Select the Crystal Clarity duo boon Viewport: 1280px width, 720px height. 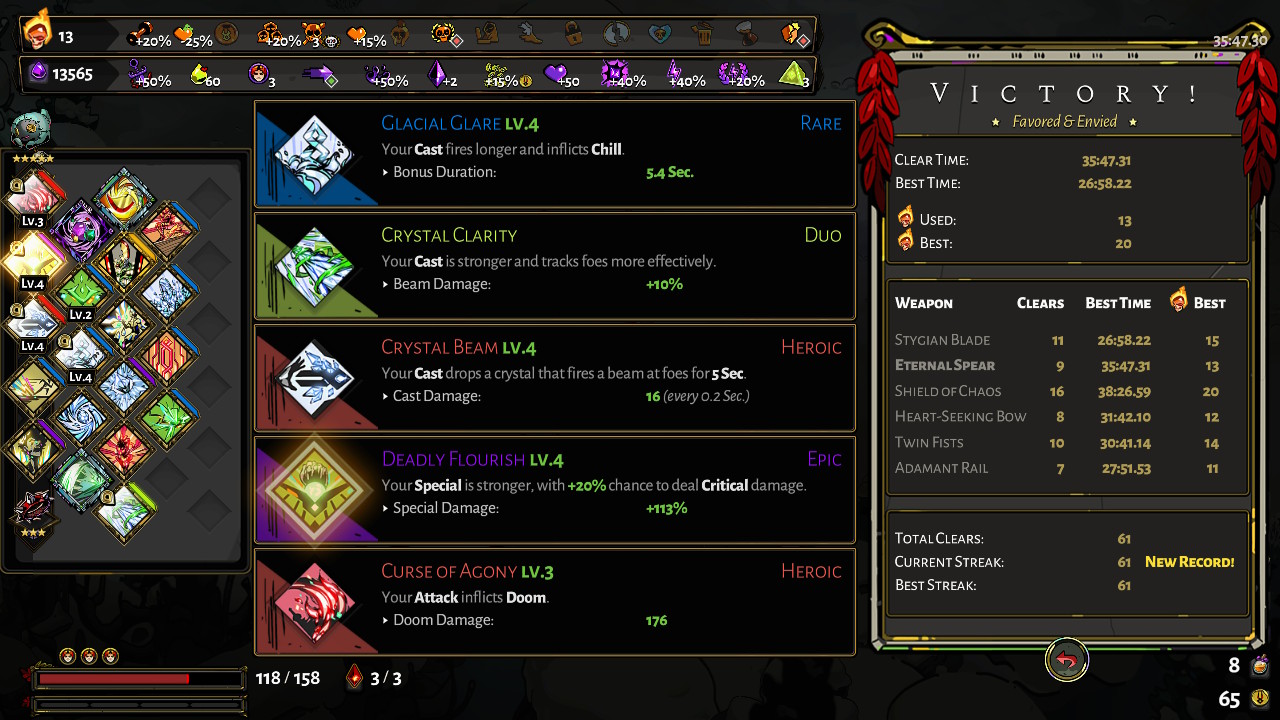[x=555, y=266]
